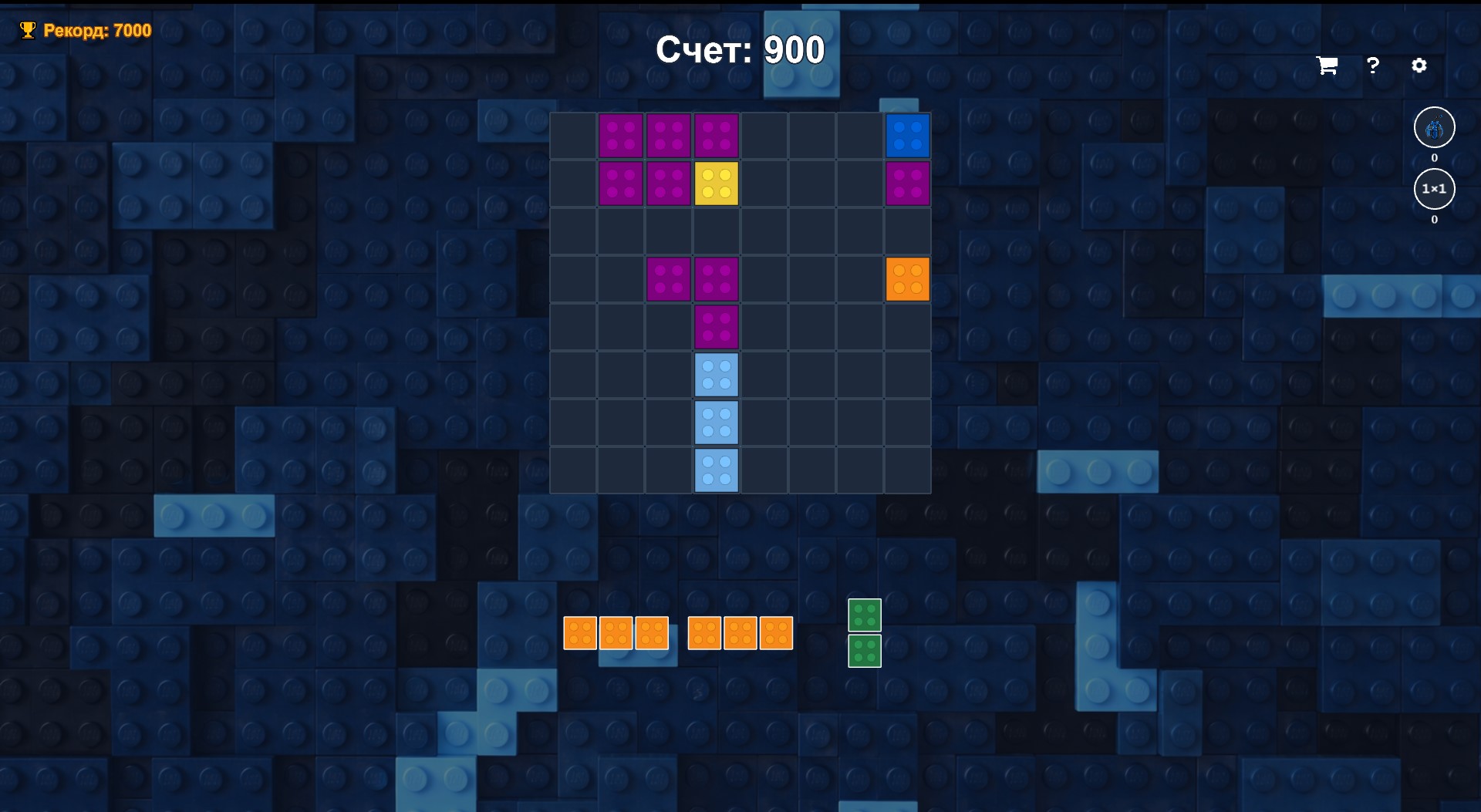Activate the 1×1 brick power-up
Viewport: 1481px width, 812px height.
(x=1433, y=188)
